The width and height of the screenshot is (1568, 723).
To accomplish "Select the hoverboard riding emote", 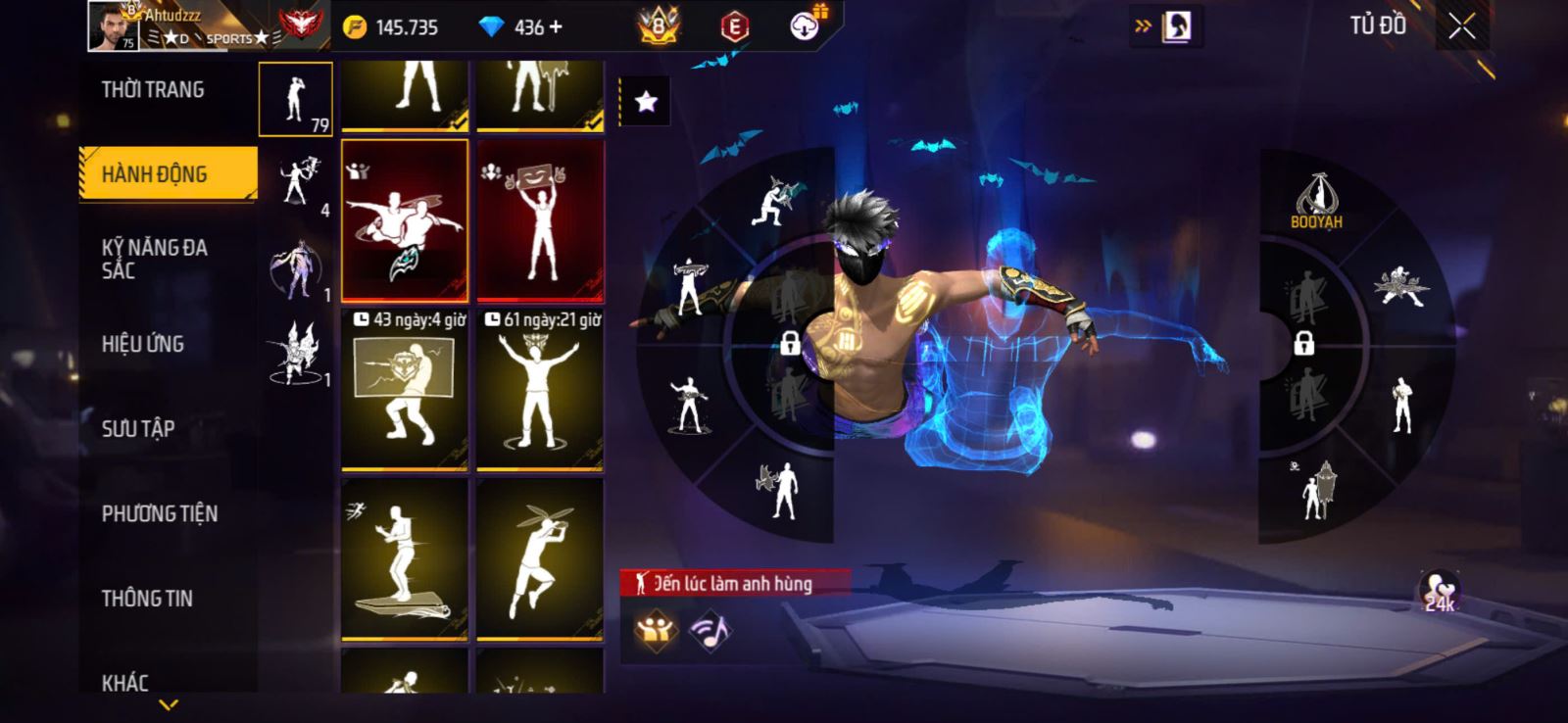I will 405,559.
